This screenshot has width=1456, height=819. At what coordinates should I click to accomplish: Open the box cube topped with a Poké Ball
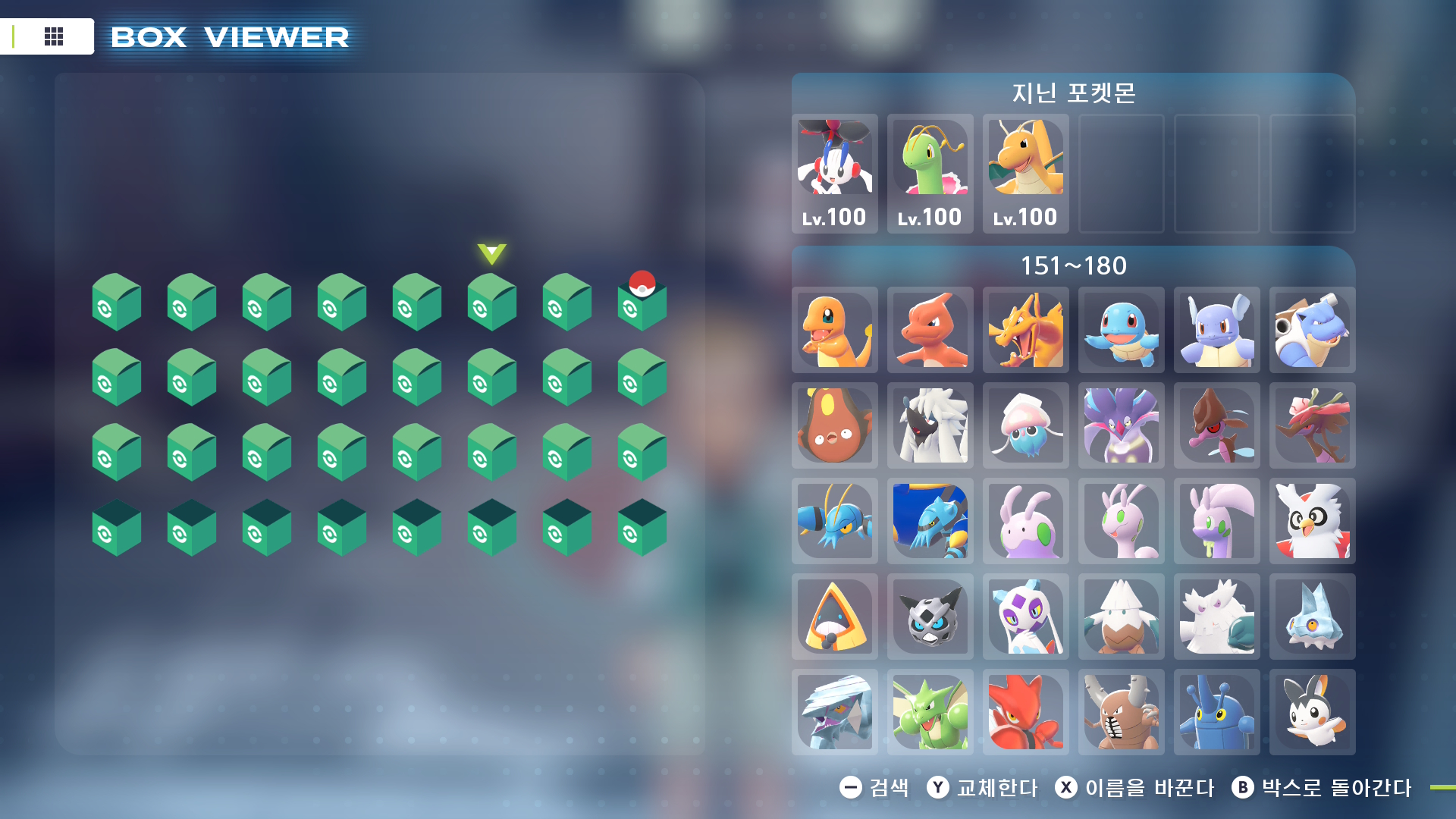(642, 303)
